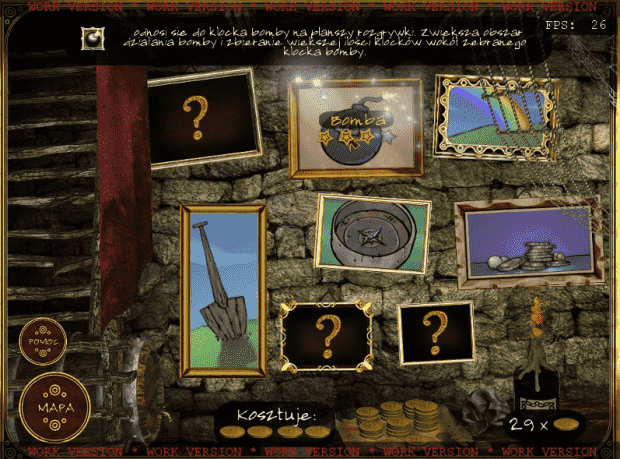
Task: Open the Mapa map button
Action: click(53, 408)
